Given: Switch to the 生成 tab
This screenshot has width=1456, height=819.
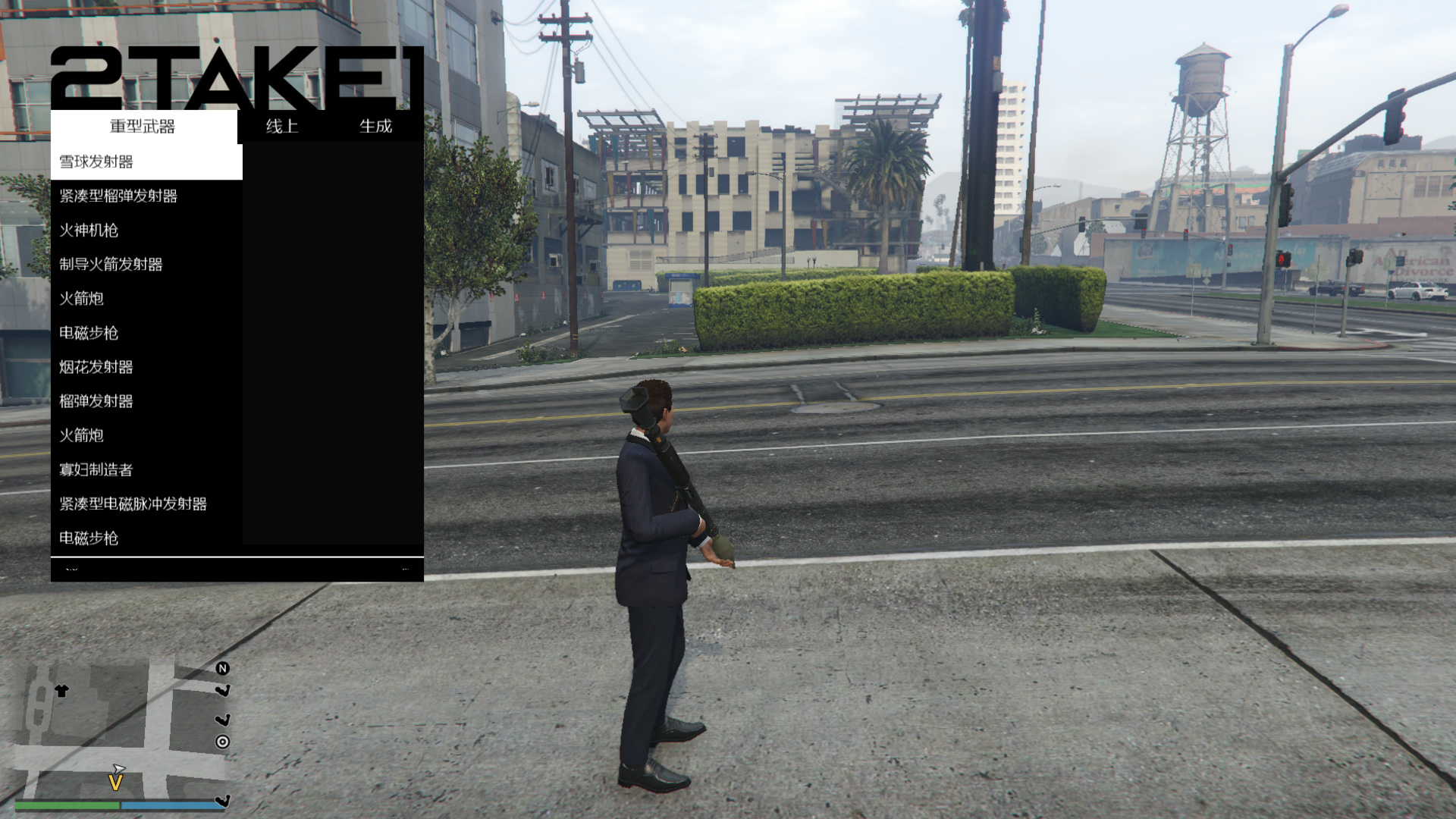Looking at the screenshot, I should 375,127.
